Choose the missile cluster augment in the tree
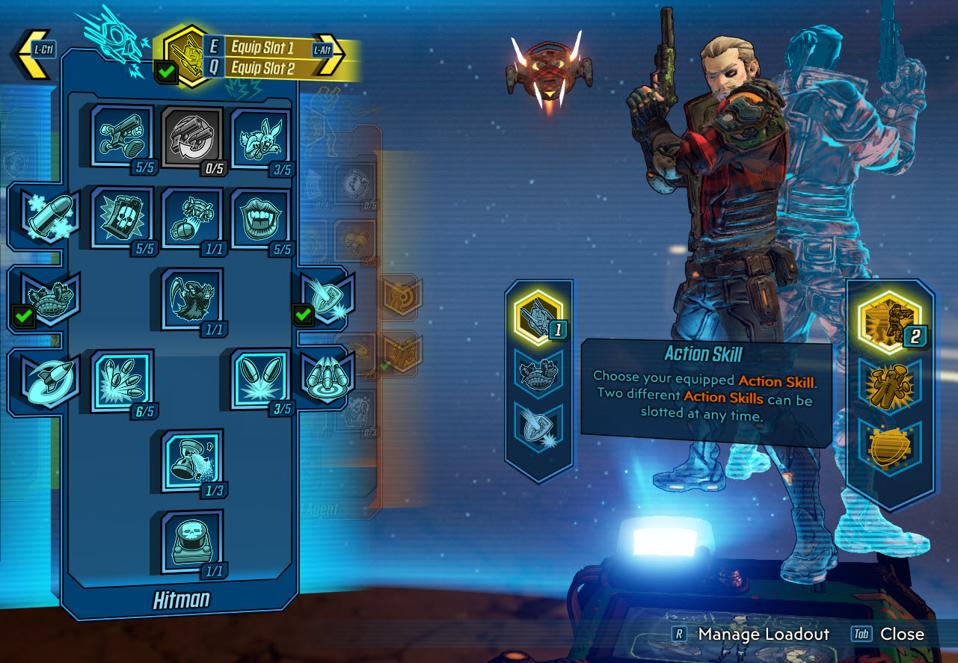Screen dimensions: 958x663 pyautogui.click(x=325, y=376)
